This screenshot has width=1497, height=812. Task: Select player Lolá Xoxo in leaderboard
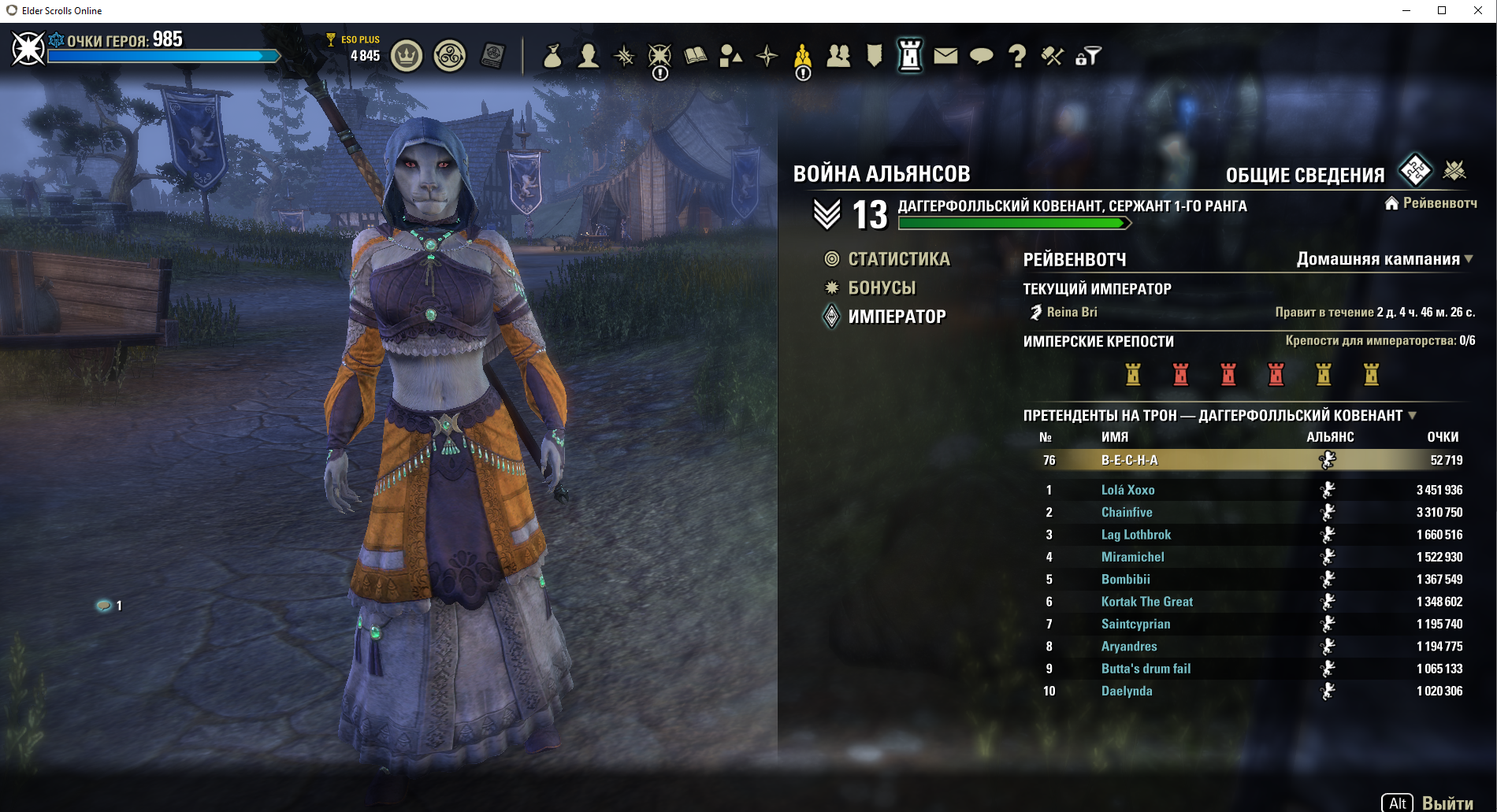tap(1127, 490)
